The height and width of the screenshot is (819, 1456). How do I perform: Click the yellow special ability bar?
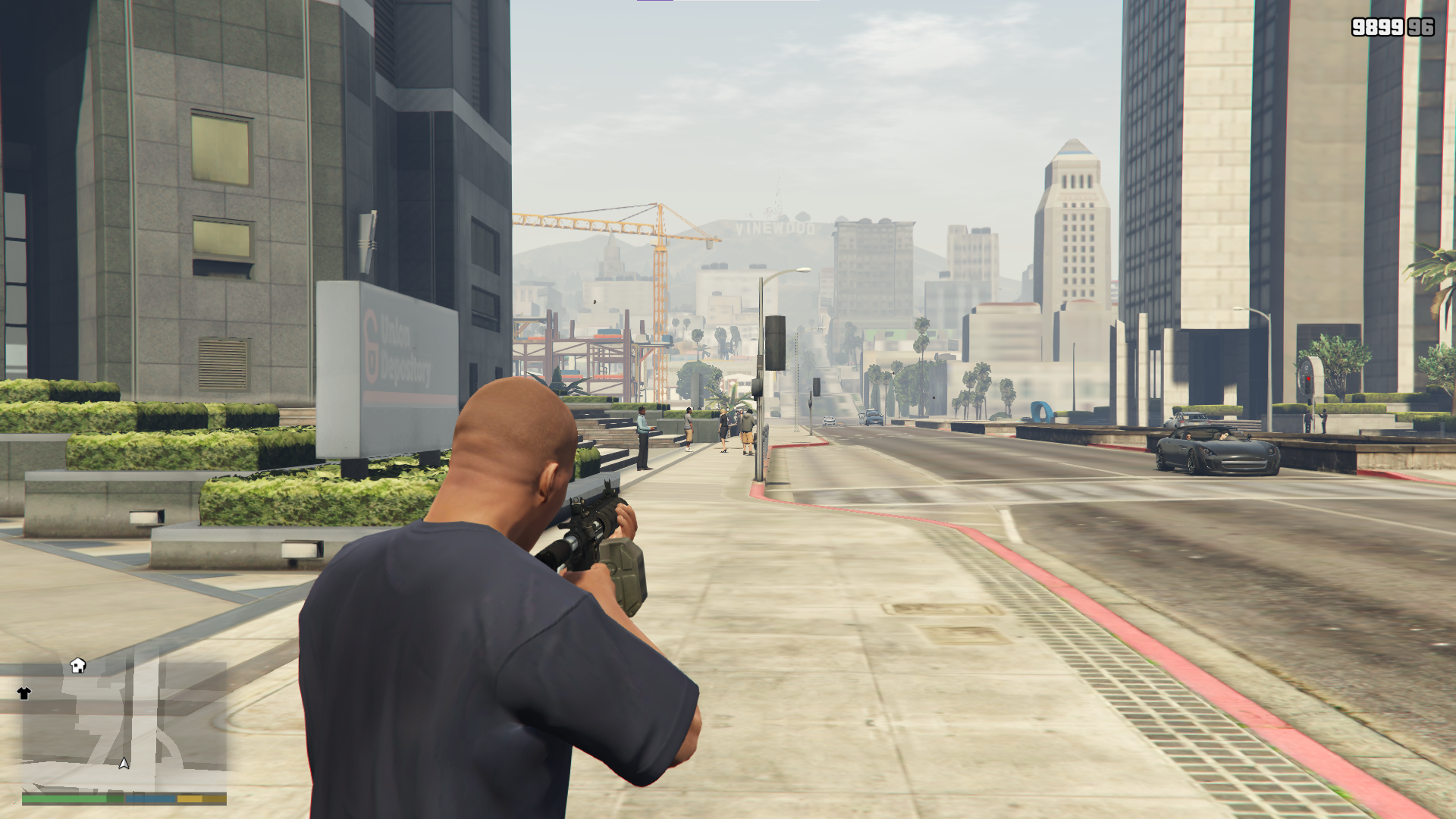(190, 798)
